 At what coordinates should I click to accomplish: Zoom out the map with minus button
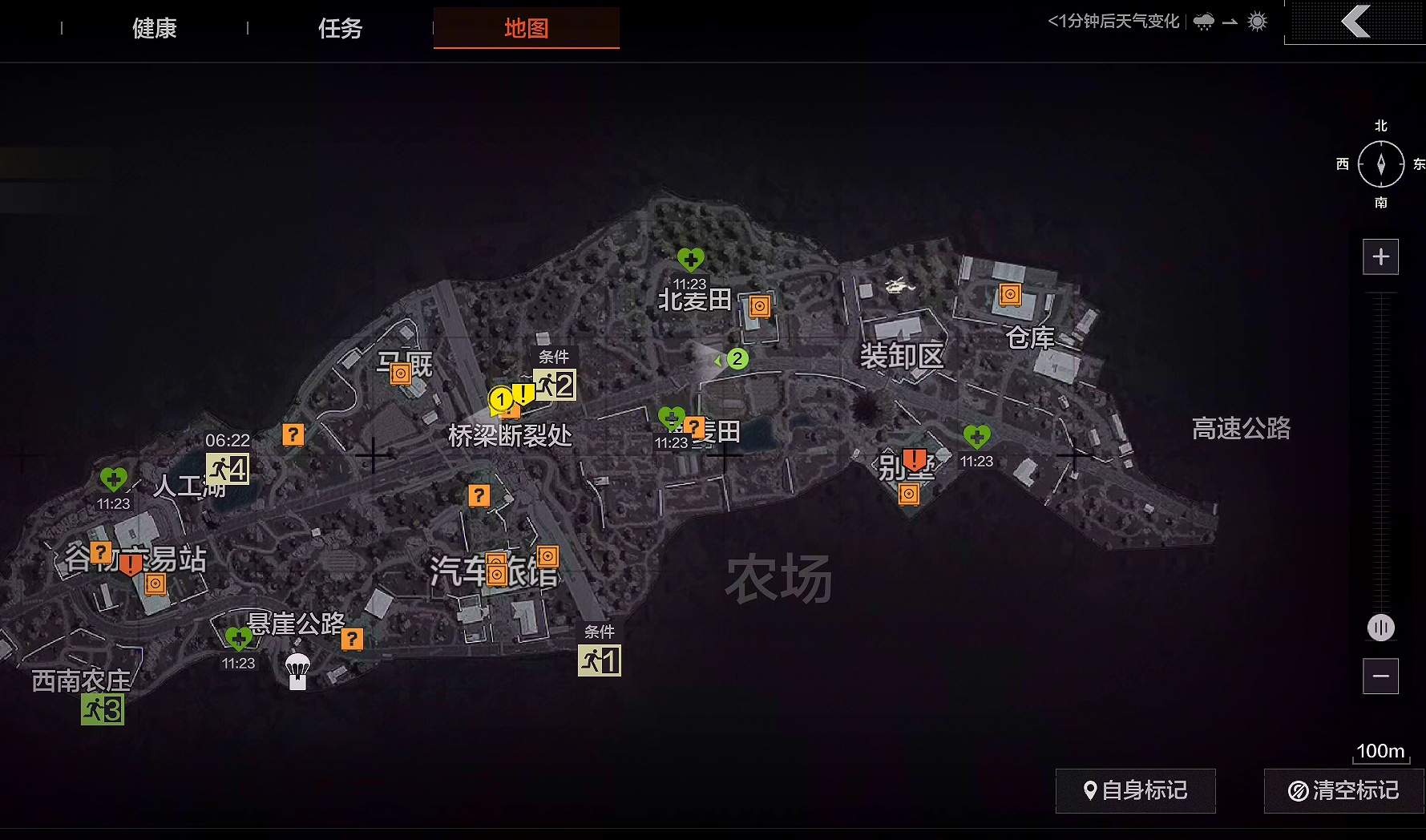coord(1380,676)
